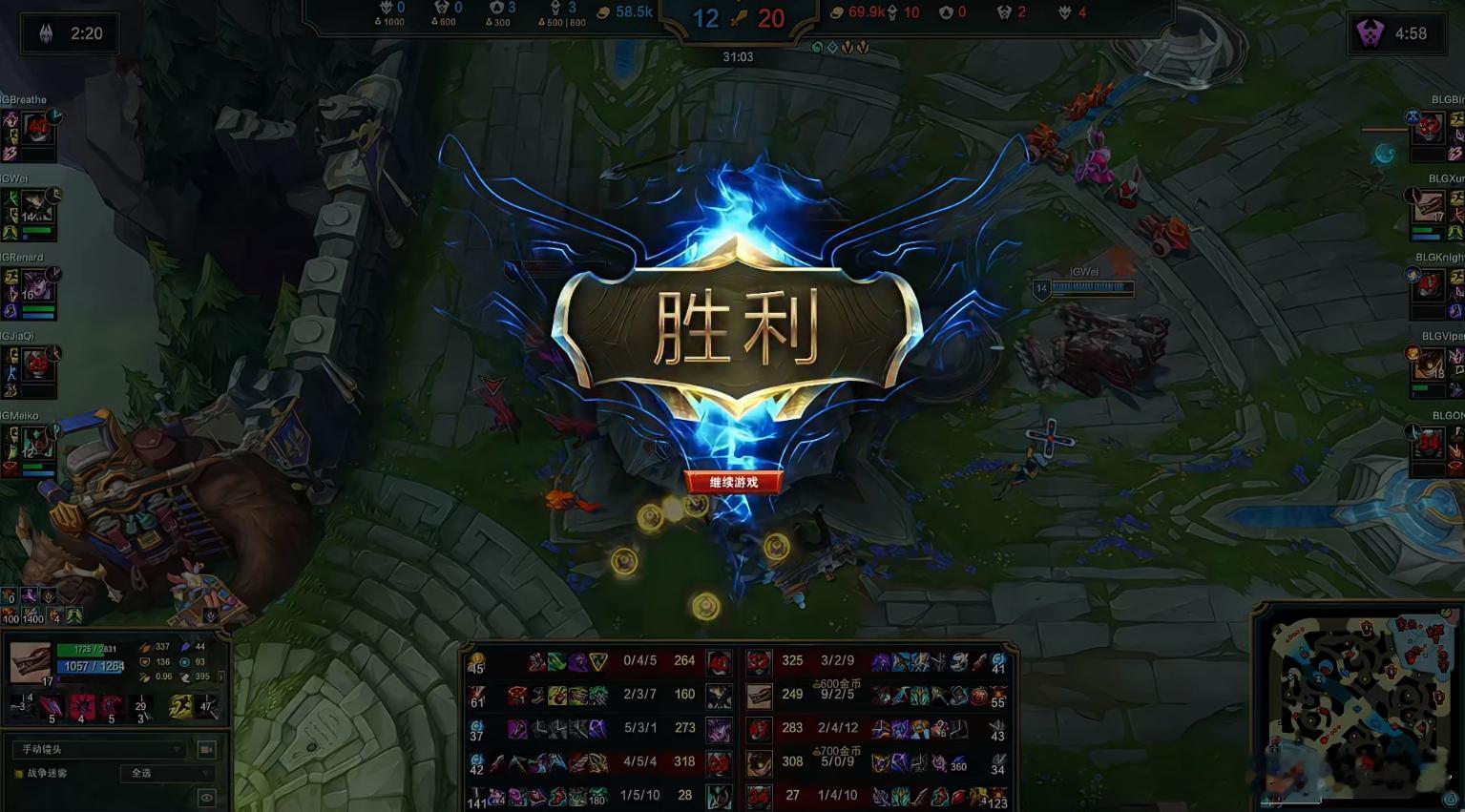Image resolution: width=1465 pixels, height=812 pixels.
Task: Select the Flash summoner spell icon
Action: (x=181, y=706)
